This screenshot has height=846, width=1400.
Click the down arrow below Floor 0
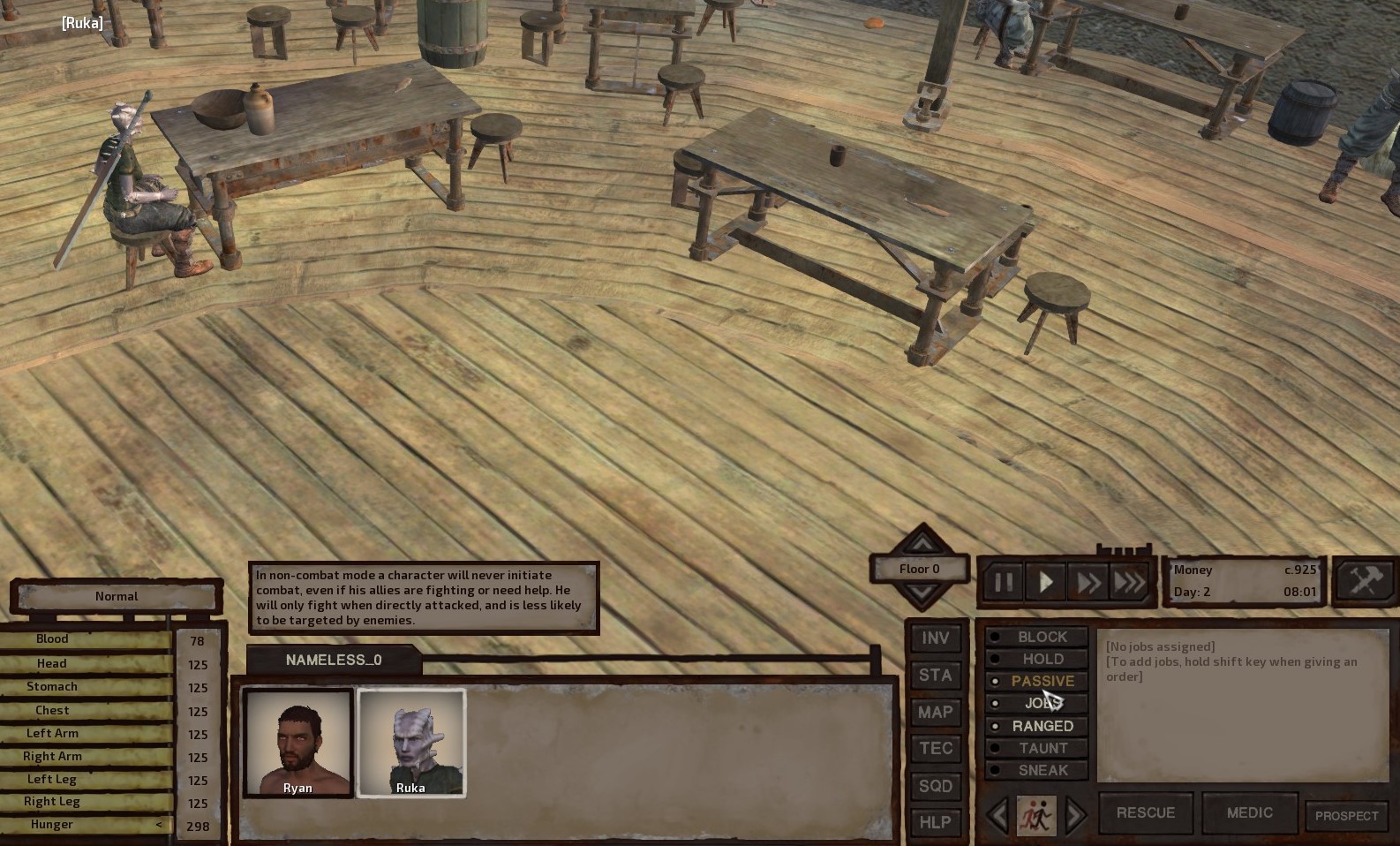click(x=921, y=593)
